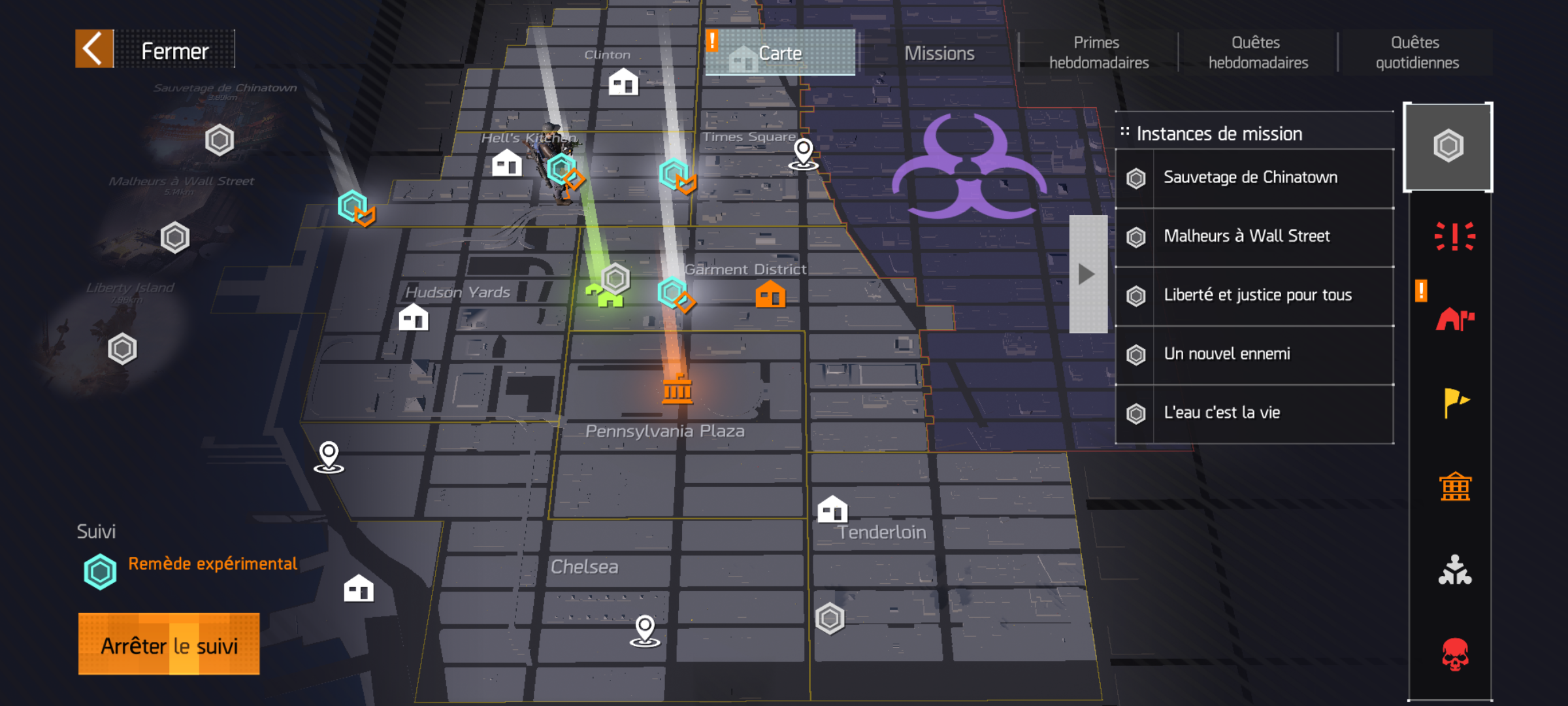This screenshot has height=706, width=1568.
Task: Select the Carte tab
Action: point(780,53)
